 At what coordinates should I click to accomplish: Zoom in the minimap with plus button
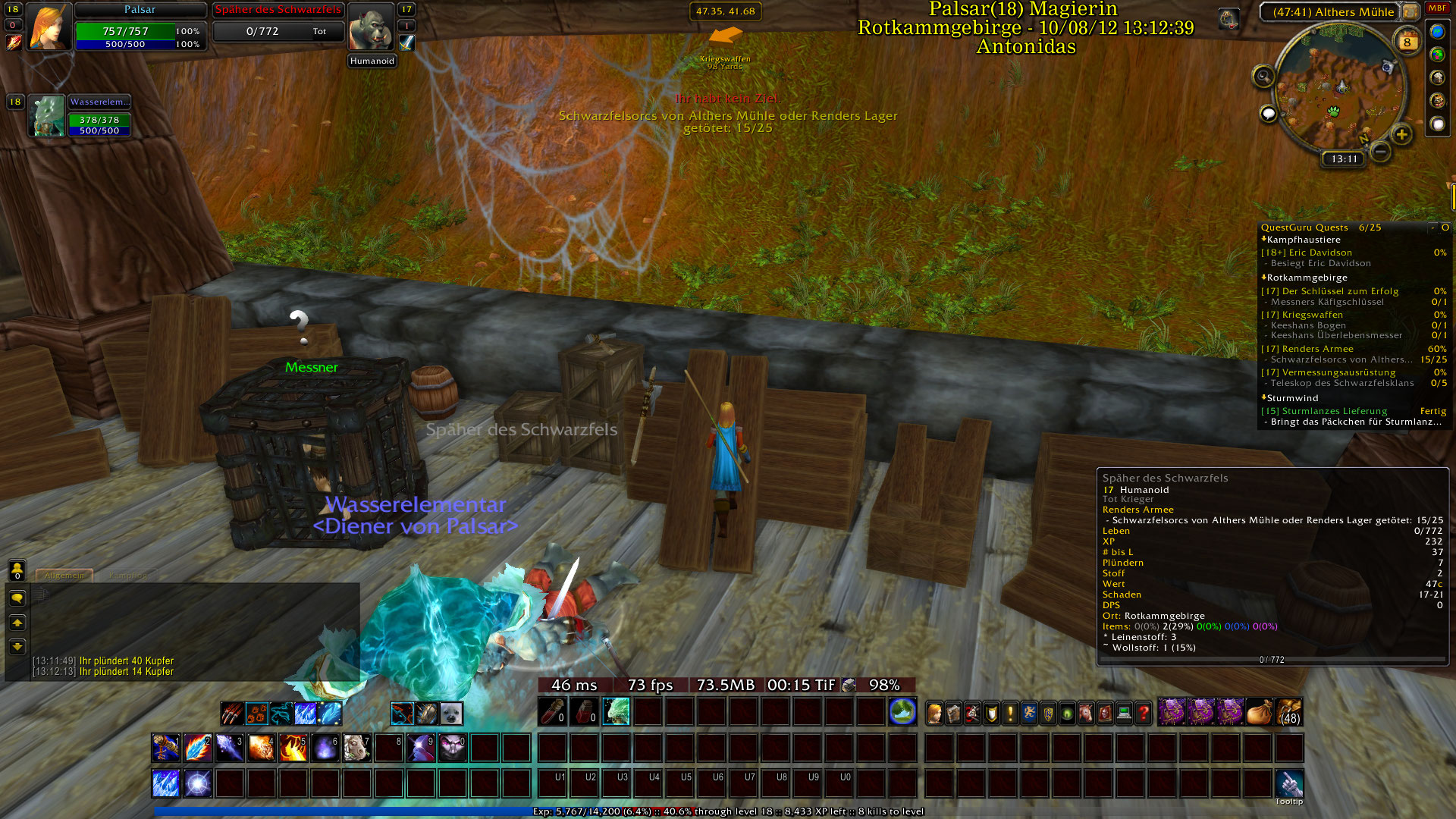[1401, 135]
